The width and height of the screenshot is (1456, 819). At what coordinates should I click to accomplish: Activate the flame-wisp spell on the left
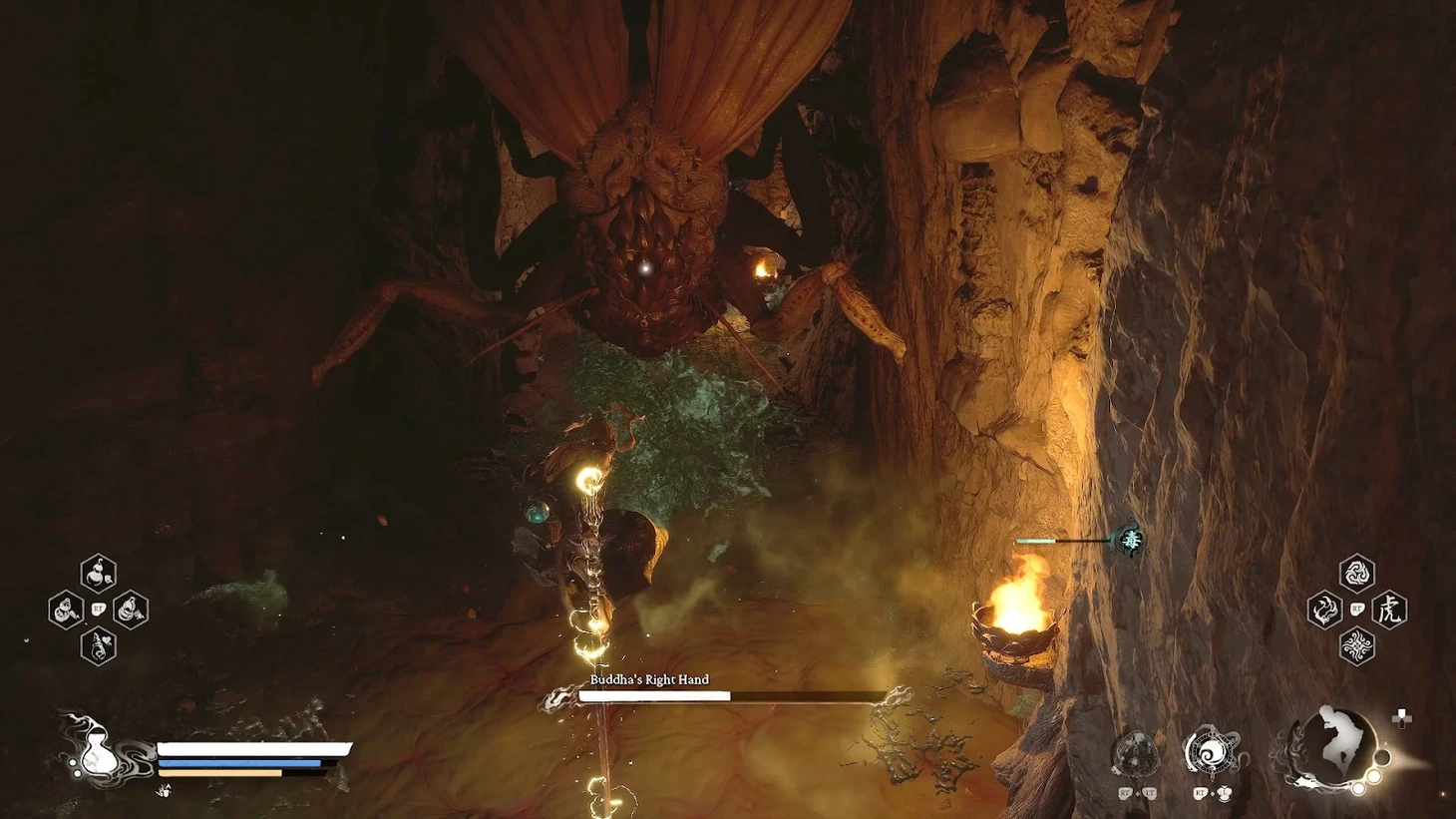coord(1324,610)
